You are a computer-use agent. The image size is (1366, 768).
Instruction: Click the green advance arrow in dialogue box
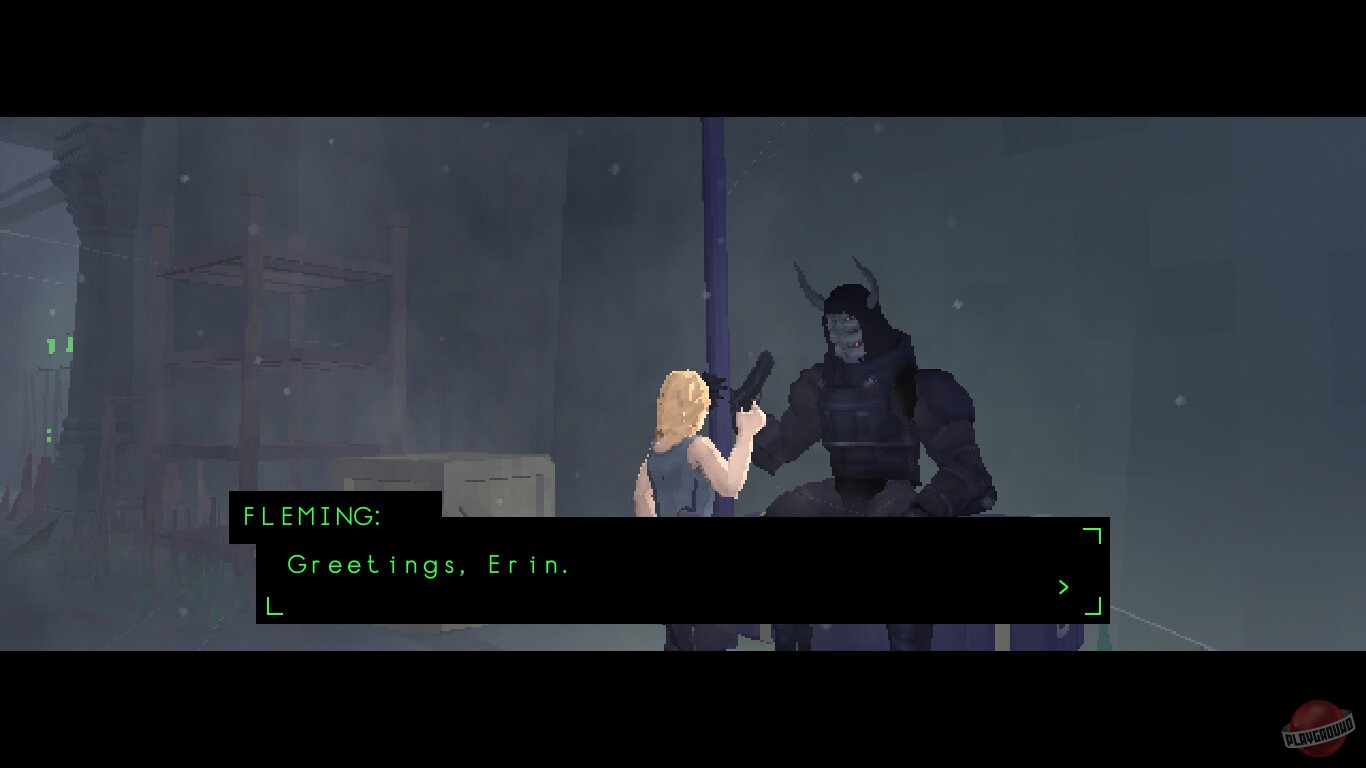tap(1063, 588)
